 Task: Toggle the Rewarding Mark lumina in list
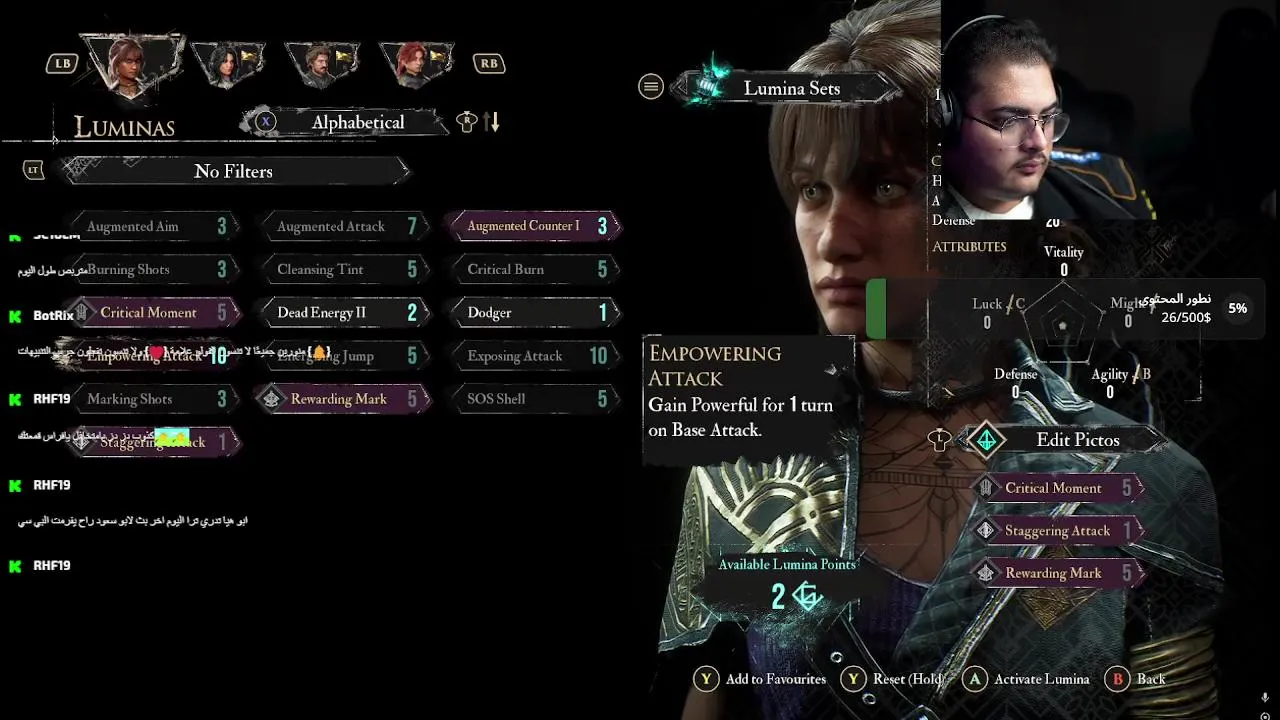pos(340,399)
